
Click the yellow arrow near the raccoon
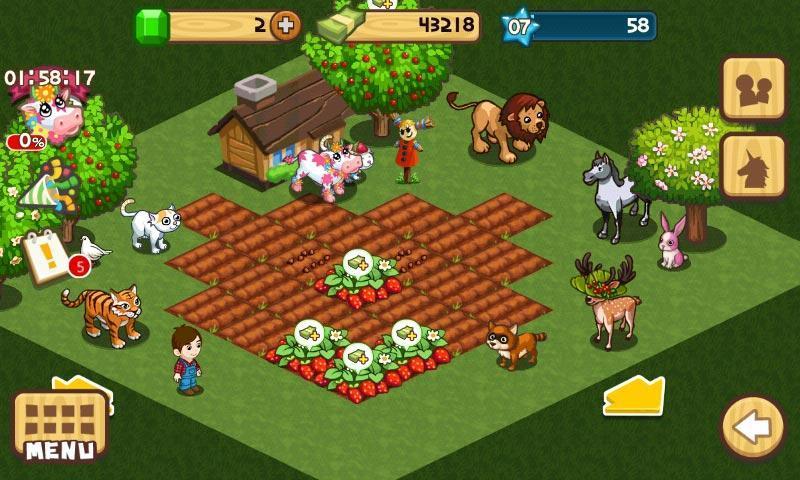[634, 396]
